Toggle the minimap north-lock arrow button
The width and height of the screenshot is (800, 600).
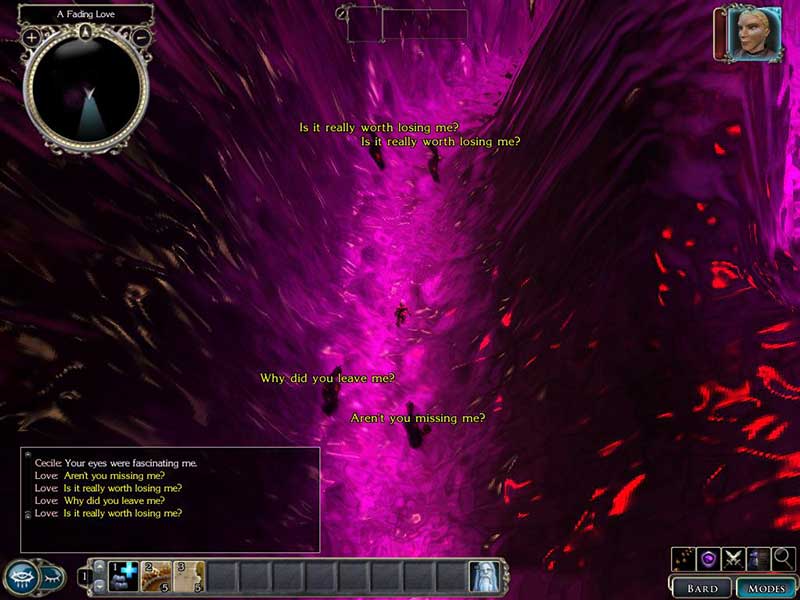(x=86, y=32)
